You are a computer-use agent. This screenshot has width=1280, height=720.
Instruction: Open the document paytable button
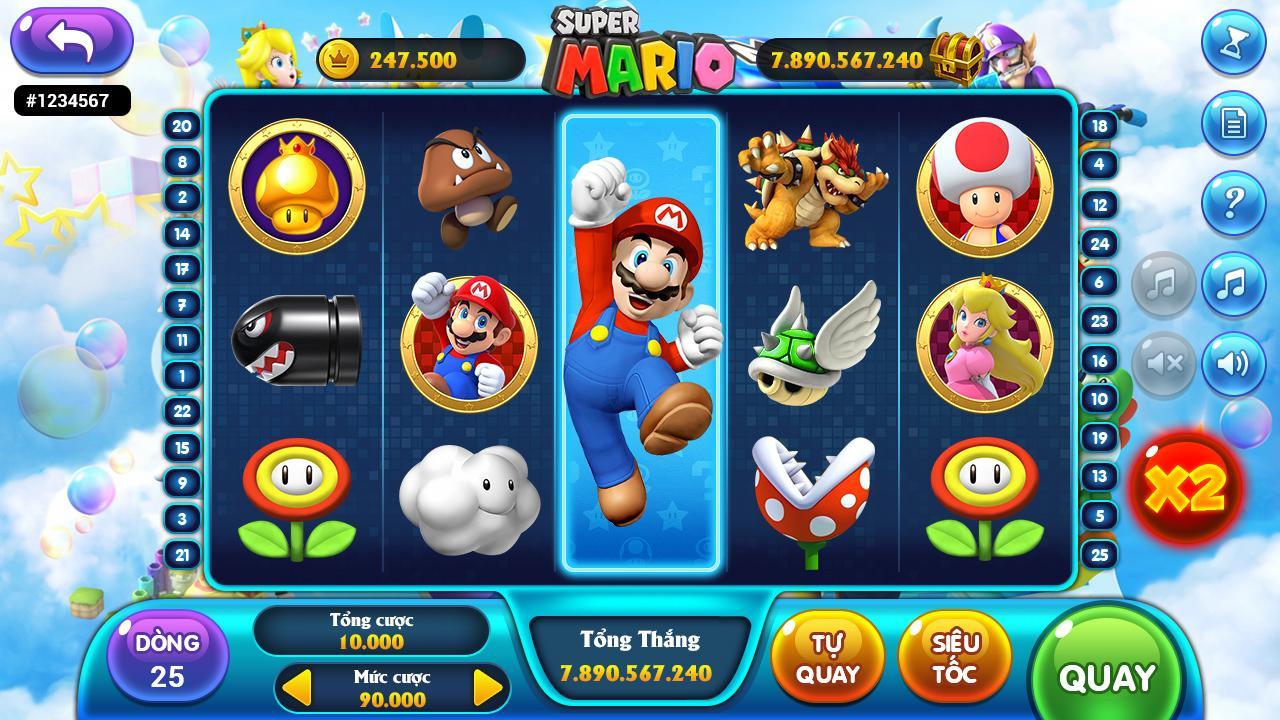1233,123
